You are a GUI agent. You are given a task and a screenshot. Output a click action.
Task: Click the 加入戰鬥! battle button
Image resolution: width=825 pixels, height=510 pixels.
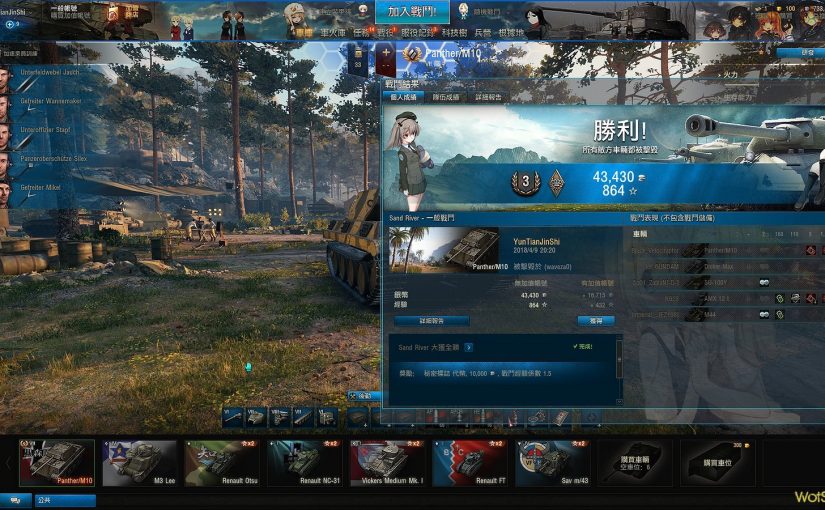point(412,13)
